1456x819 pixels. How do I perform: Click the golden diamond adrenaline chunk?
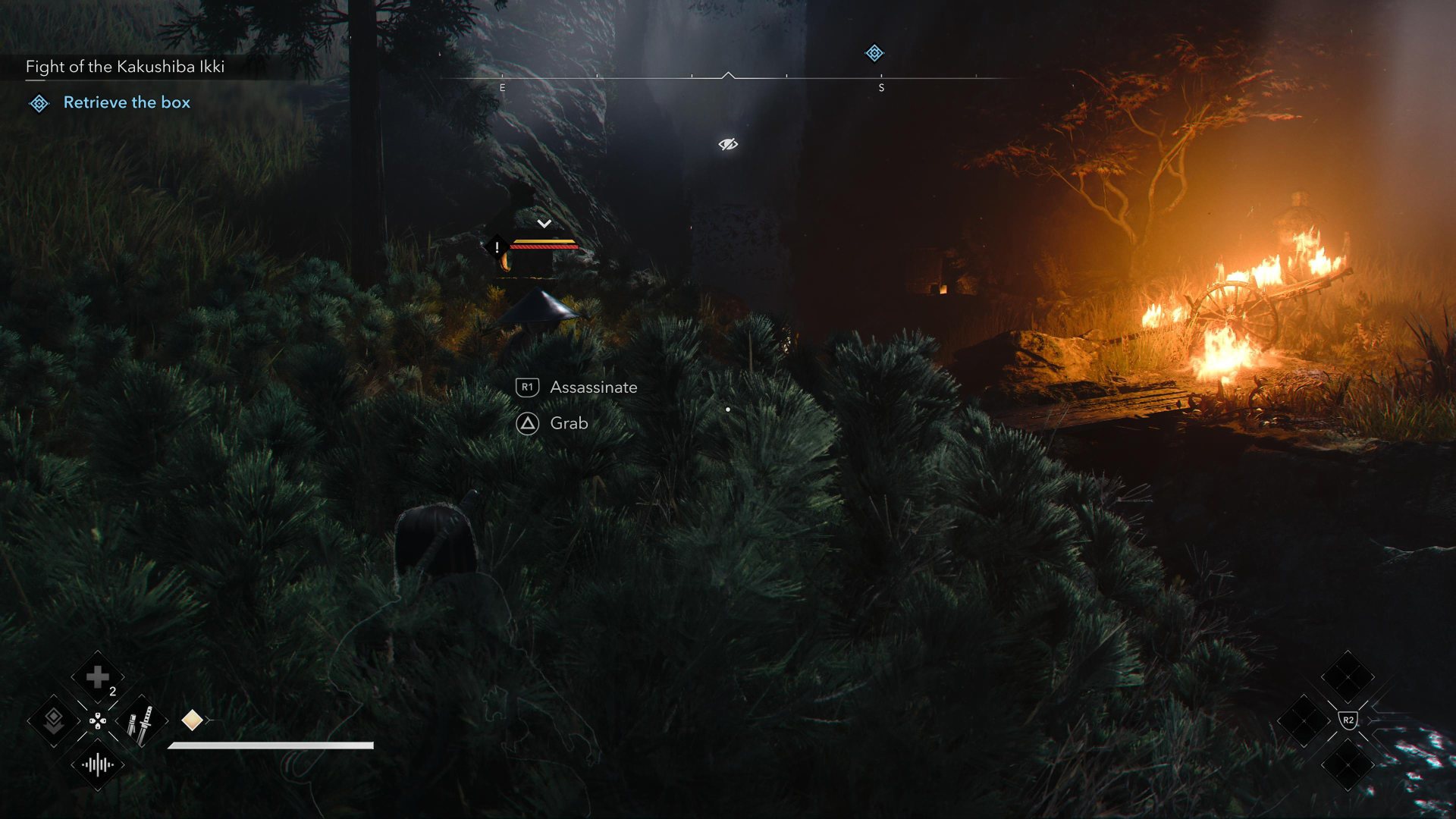192,720
